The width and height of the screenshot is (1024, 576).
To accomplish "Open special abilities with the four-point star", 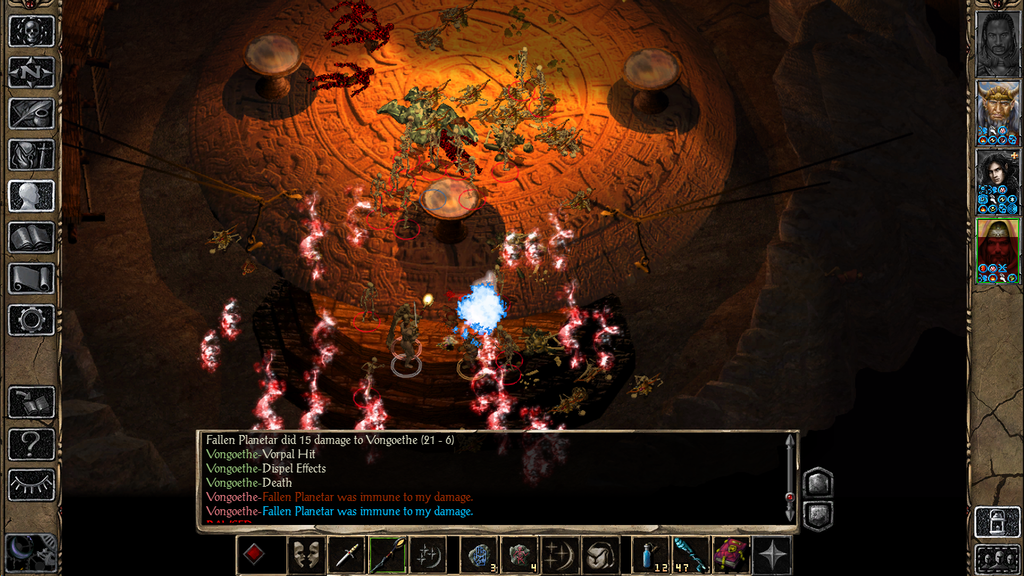I will [x=772, y=555].
